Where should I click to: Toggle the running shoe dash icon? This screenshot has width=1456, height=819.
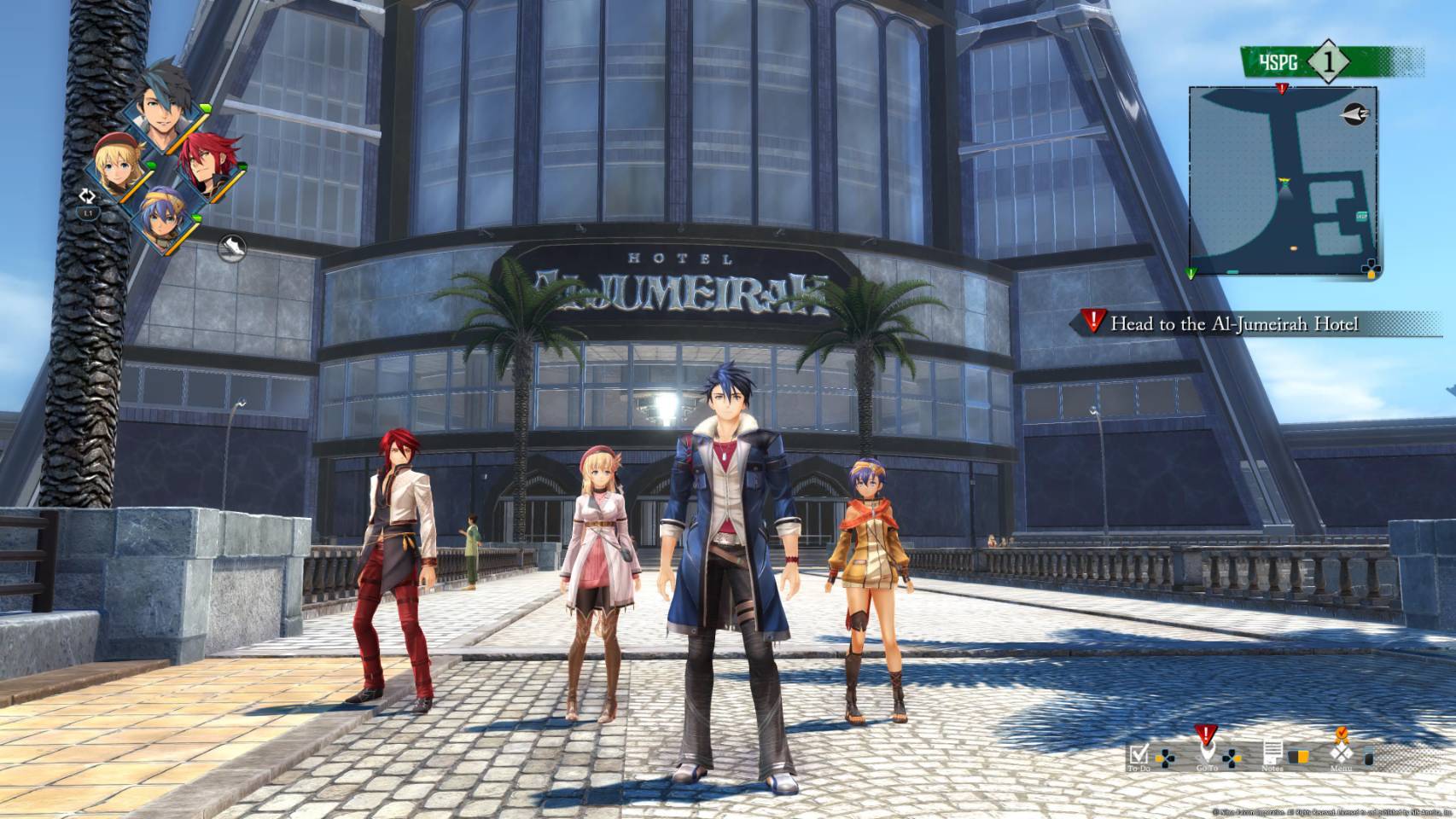232,247
